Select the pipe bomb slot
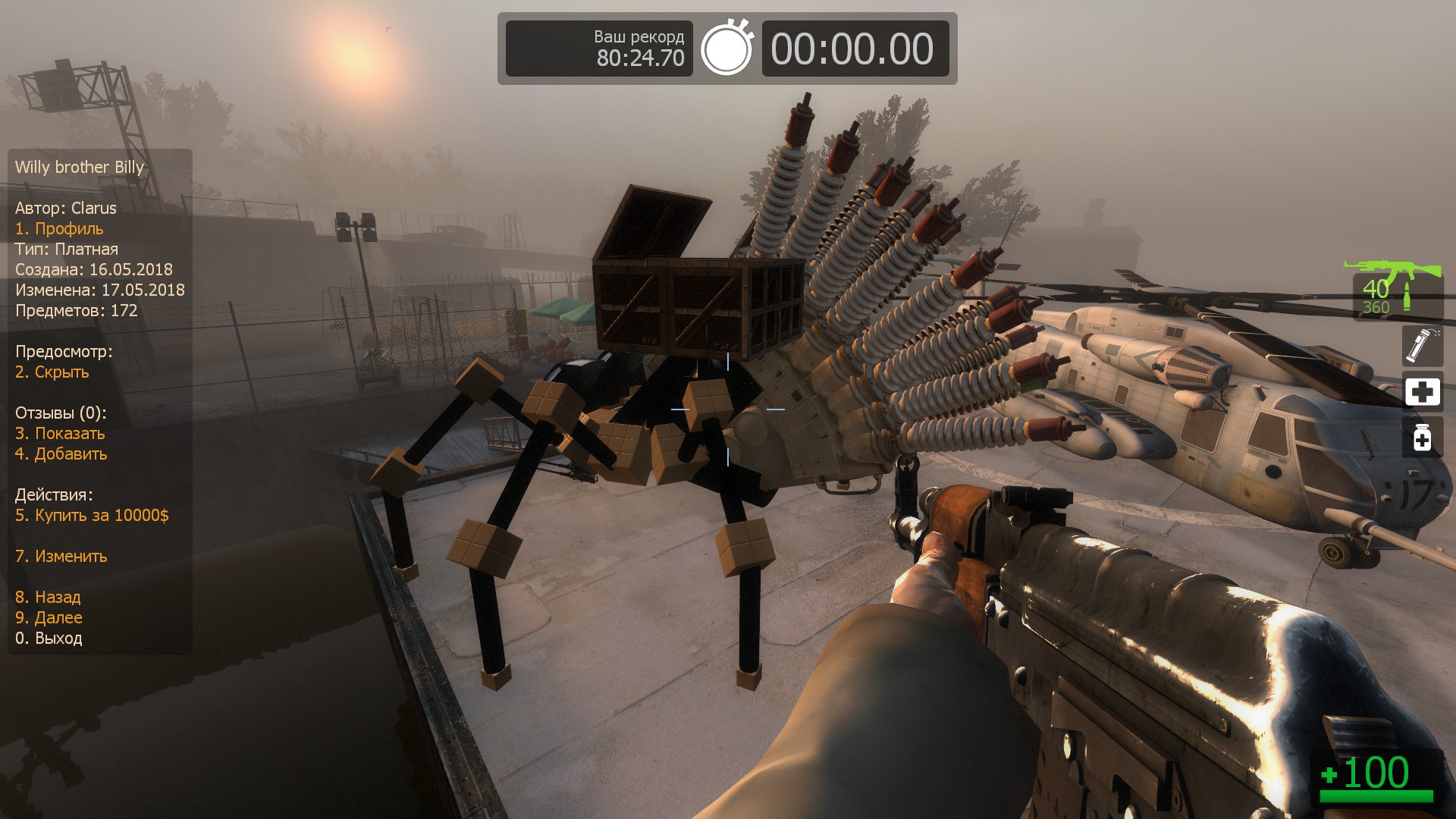Image resolution: width=1456 pixels, height=819 pixels. coord(1422,346)
